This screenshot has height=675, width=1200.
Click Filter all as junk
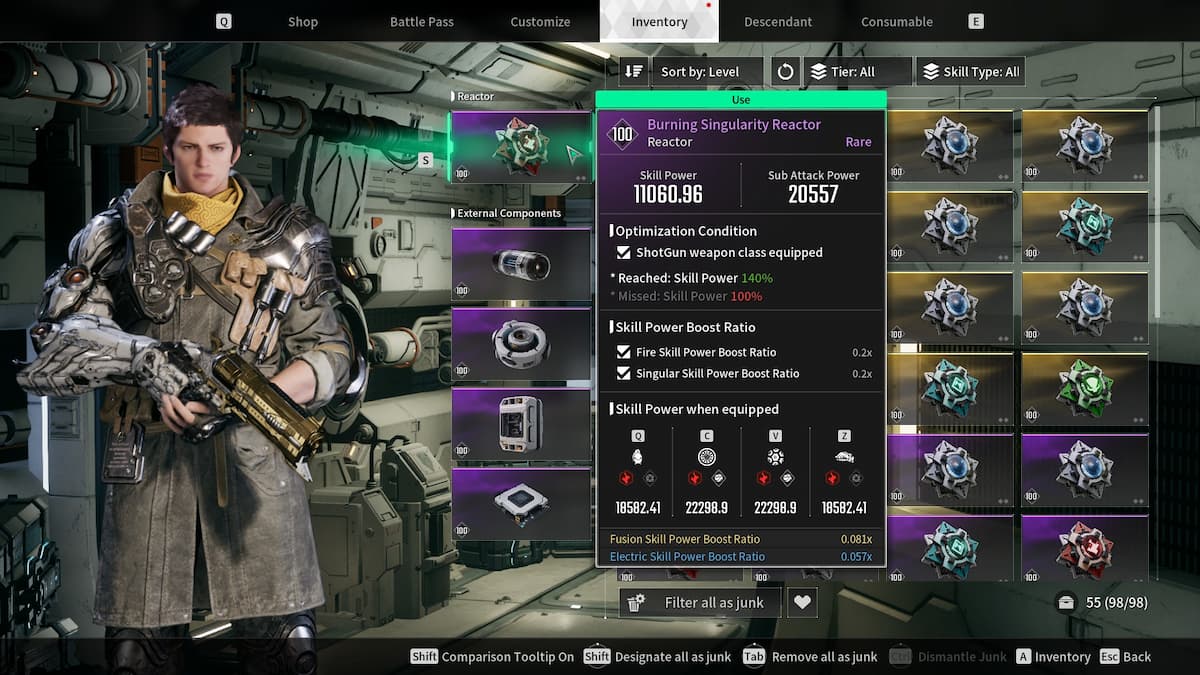click(700, 602)
